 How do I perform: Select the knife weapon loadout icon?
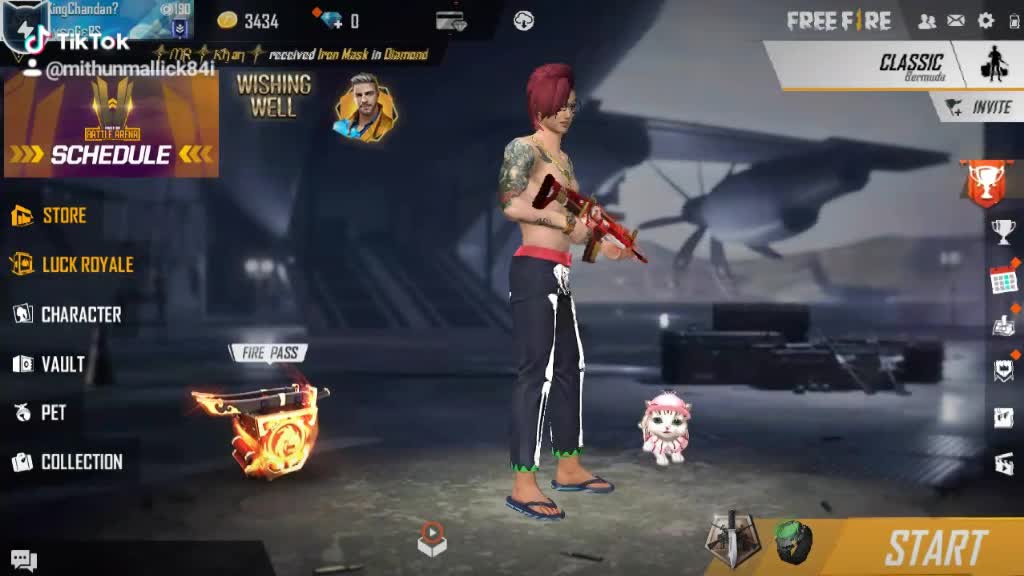coord(731,538)
